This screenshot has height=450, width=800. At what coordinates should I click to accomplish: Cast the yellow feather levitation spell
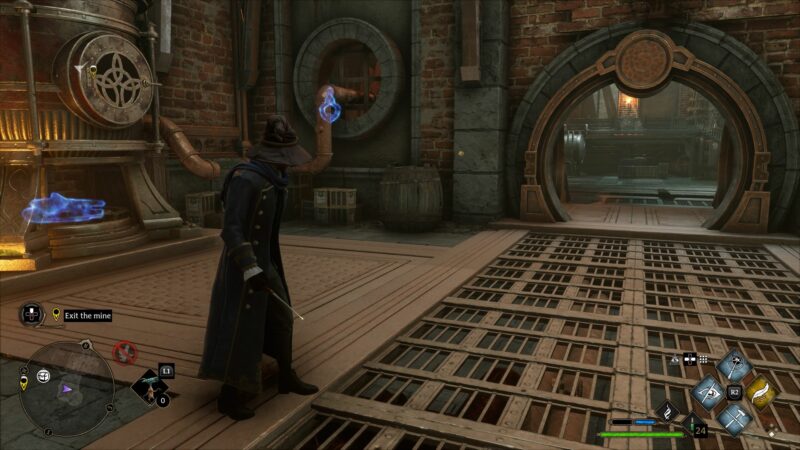pos(763,391)
